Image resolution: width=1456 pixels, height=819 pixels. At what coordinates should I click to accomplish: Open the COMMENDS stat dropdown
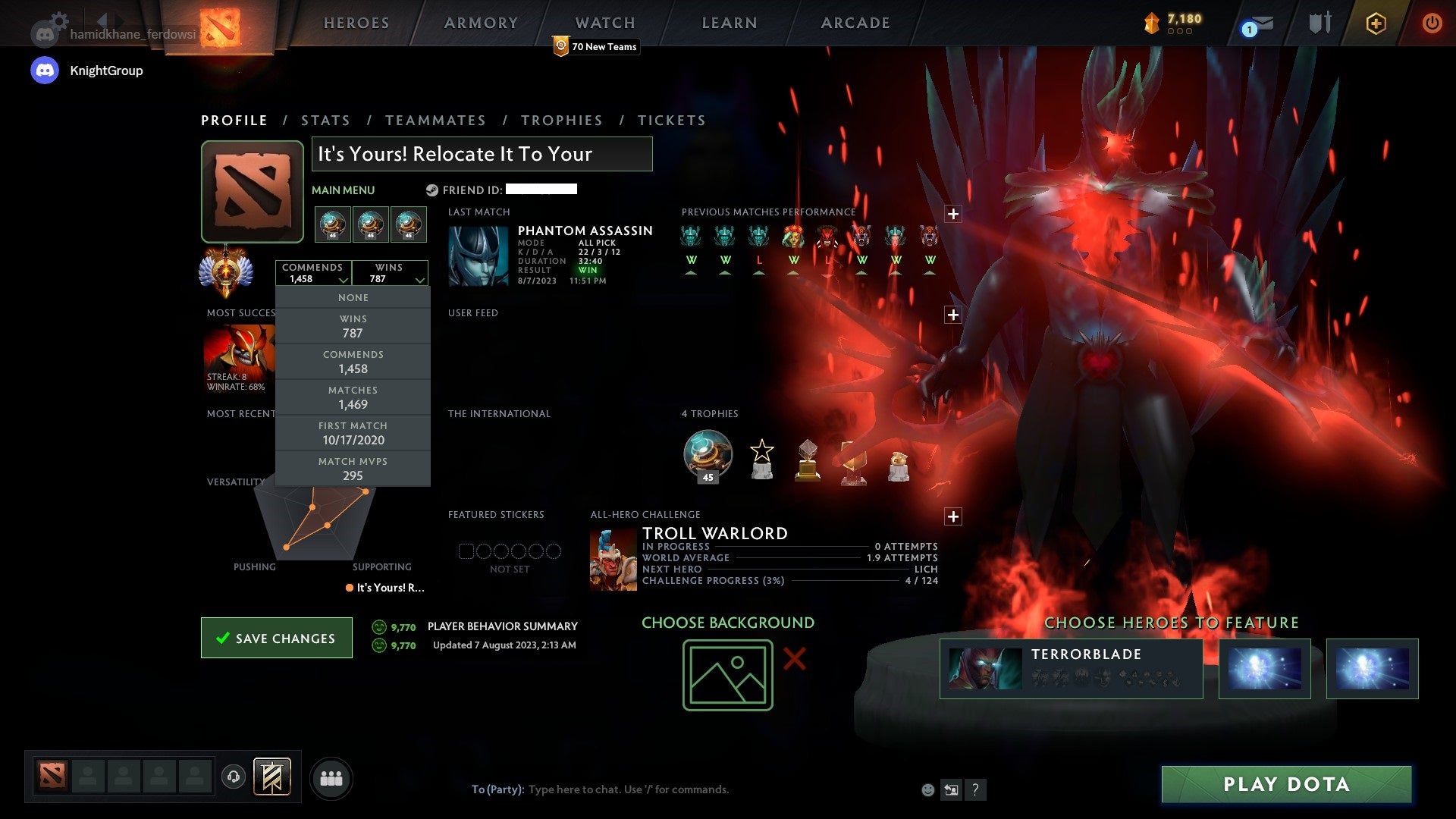[x=314, y=273]
